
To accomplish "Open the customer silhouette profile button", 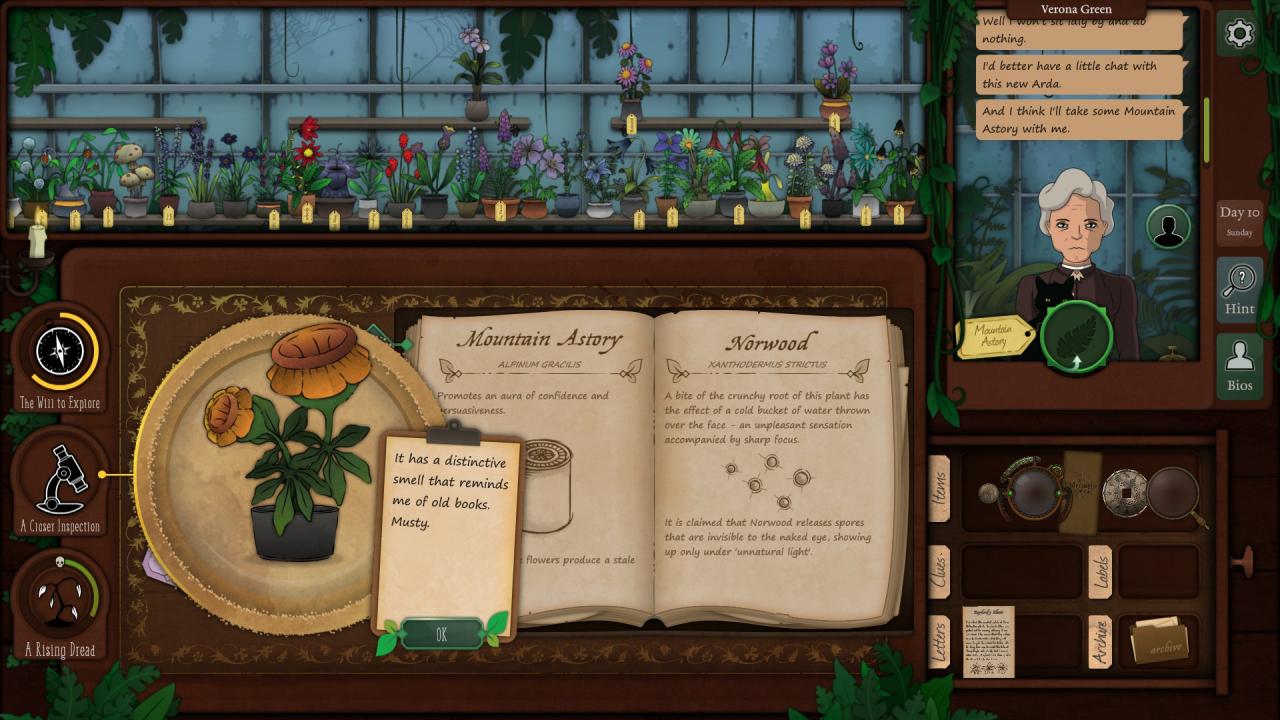I will 1167,227.
